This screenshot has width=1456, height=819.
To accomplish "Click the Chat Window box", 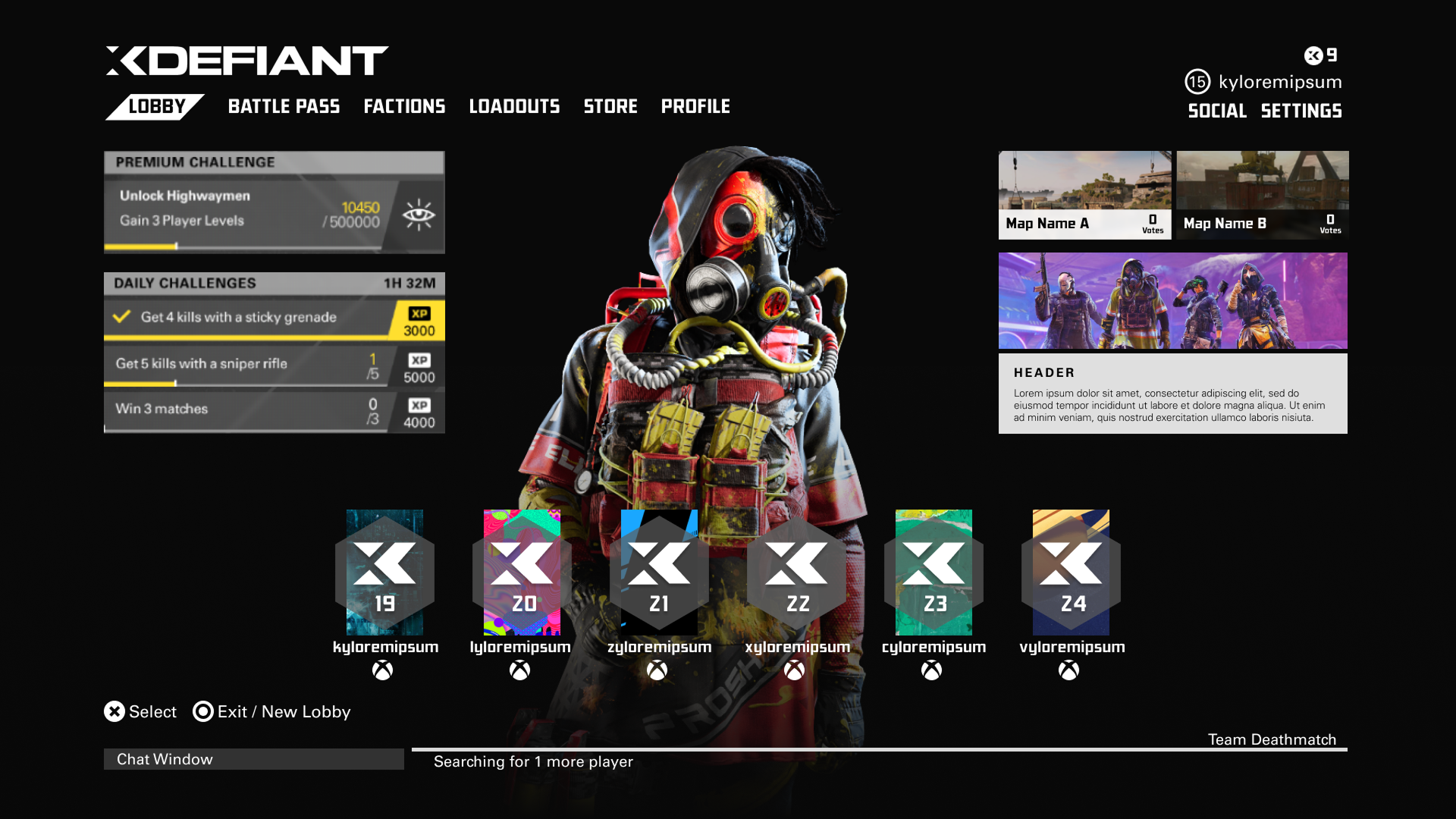I will [253, 759].
